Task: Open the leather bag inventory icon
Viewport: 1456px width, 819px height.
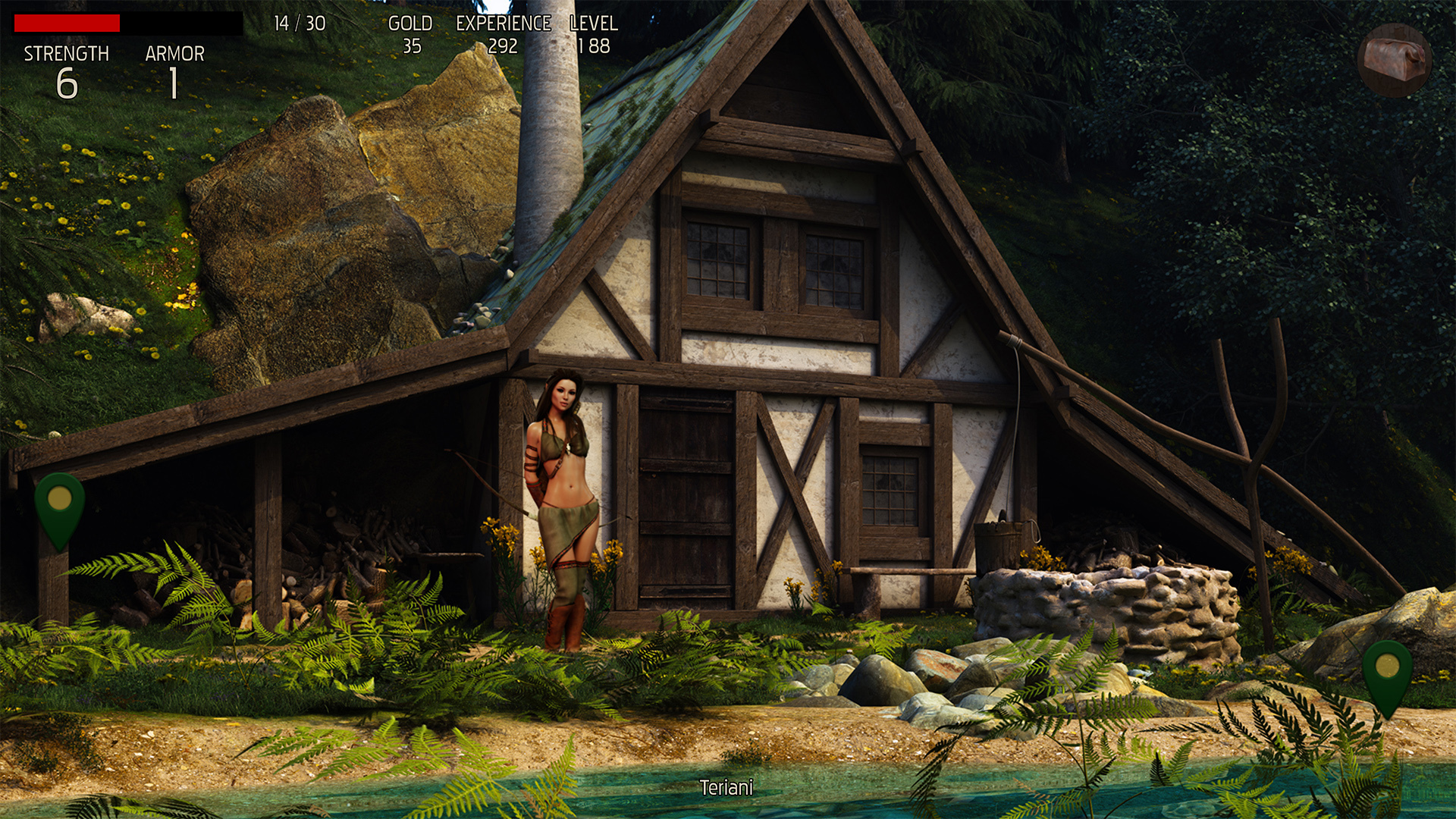Action: click(1394, 60)
